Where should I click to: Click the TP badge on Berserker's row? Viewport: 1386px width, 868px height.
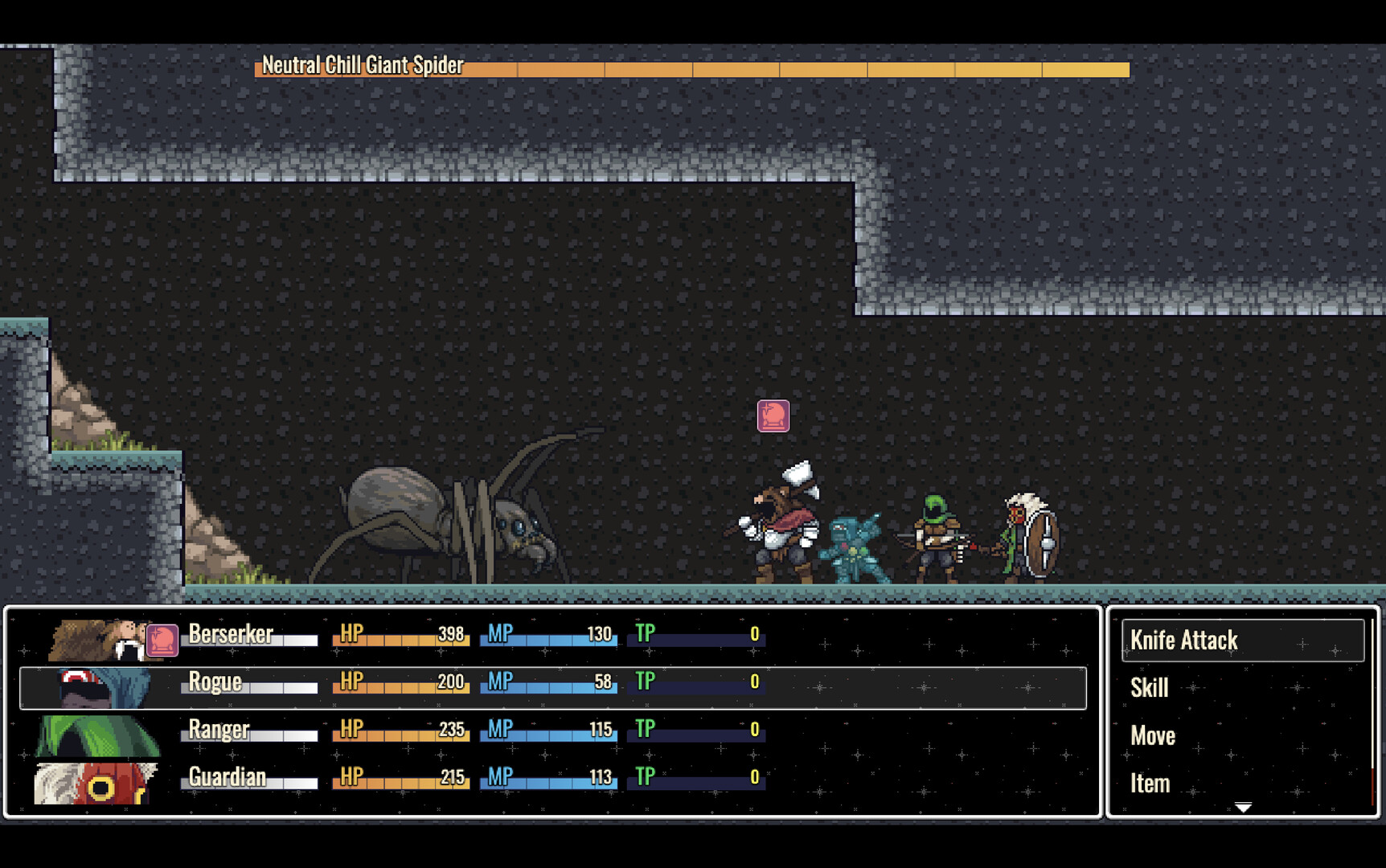point(643,633)
